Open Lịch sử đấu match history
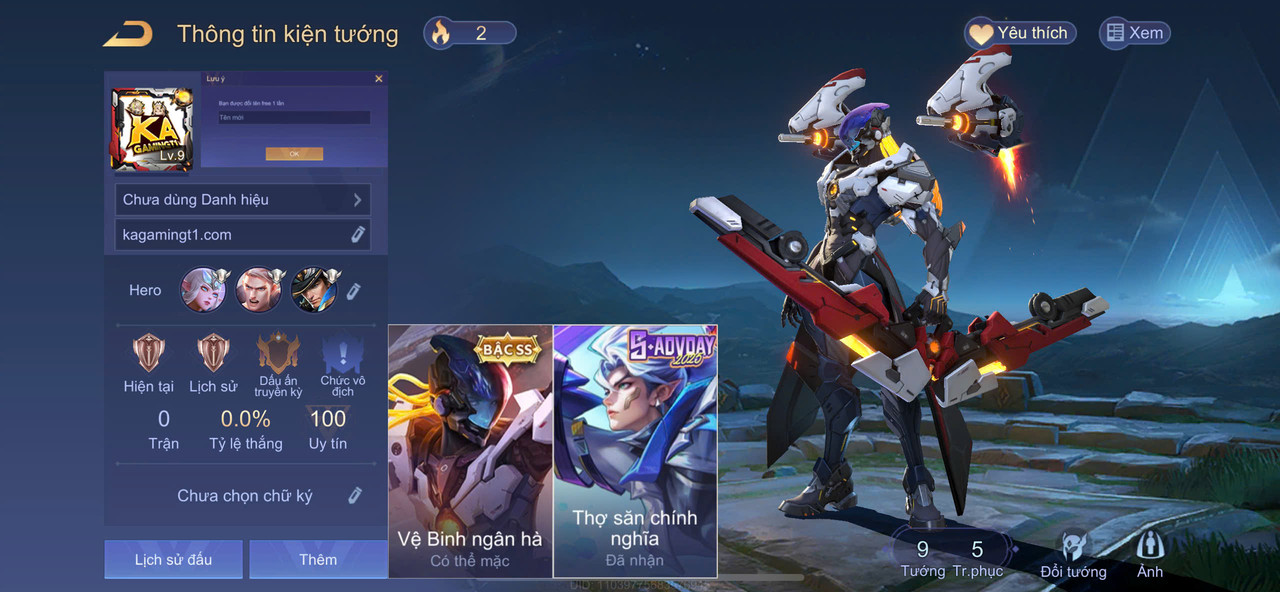1280x592 pixels. [x=173, y=559]
